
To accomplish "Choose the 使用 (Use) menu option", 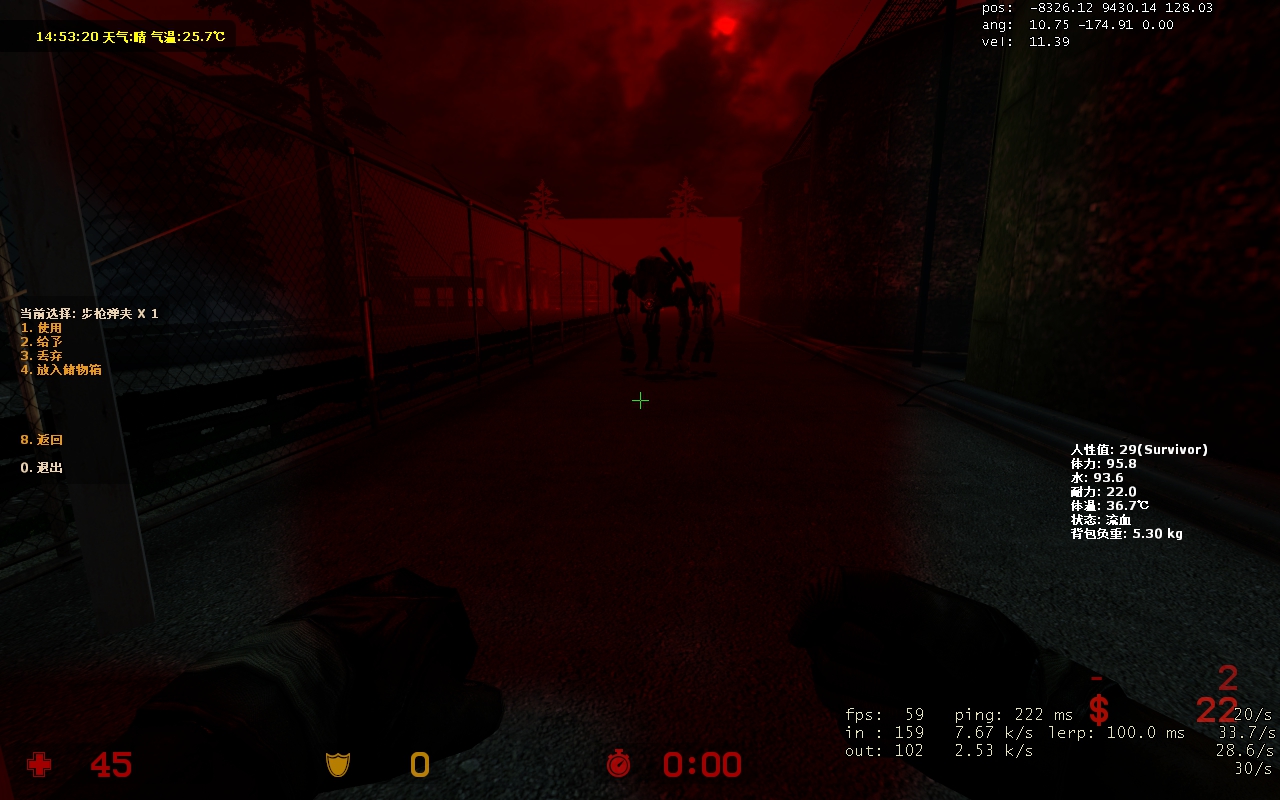I will pos(42,328).
